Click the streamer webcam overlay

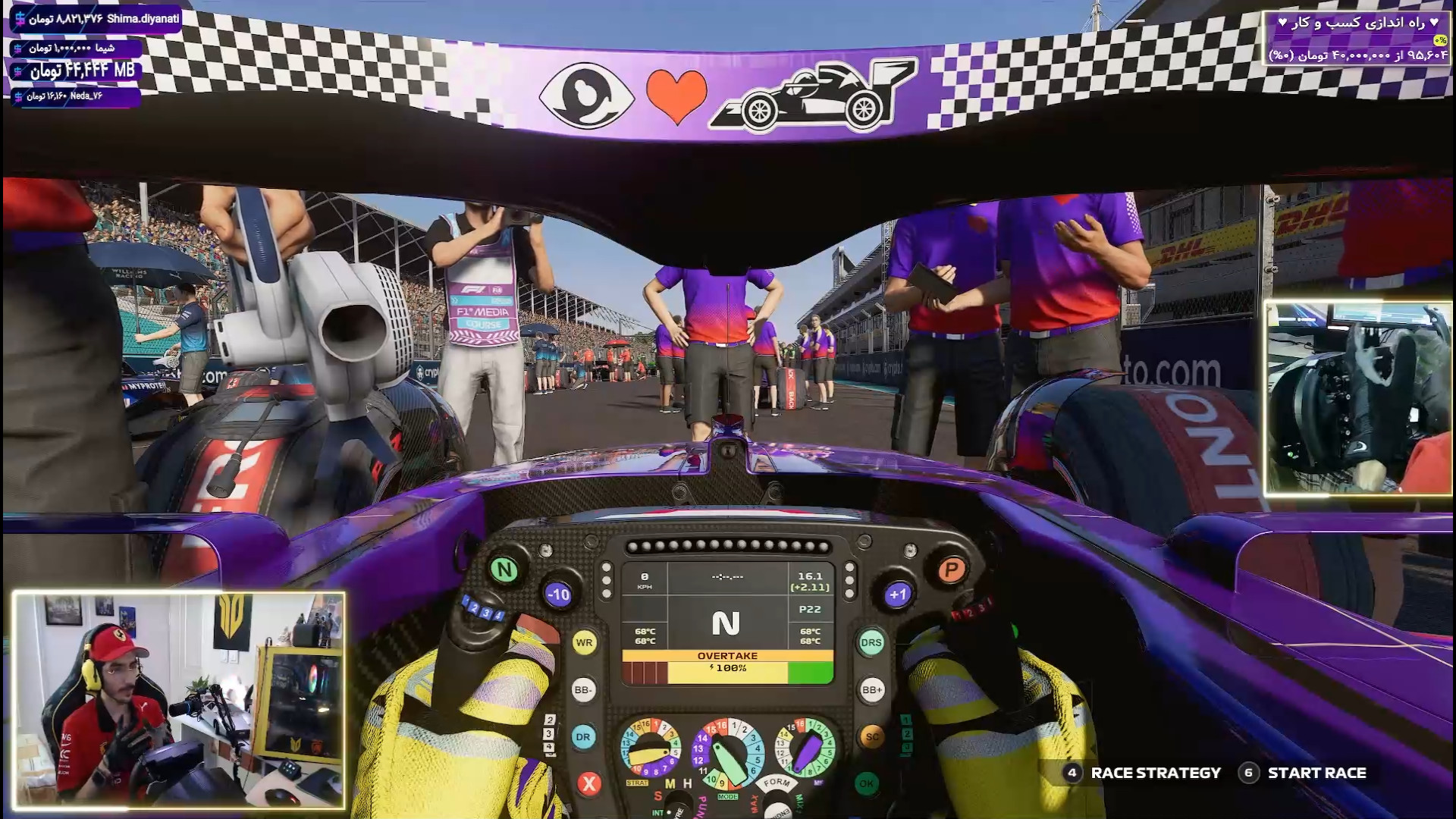[179, 700]
